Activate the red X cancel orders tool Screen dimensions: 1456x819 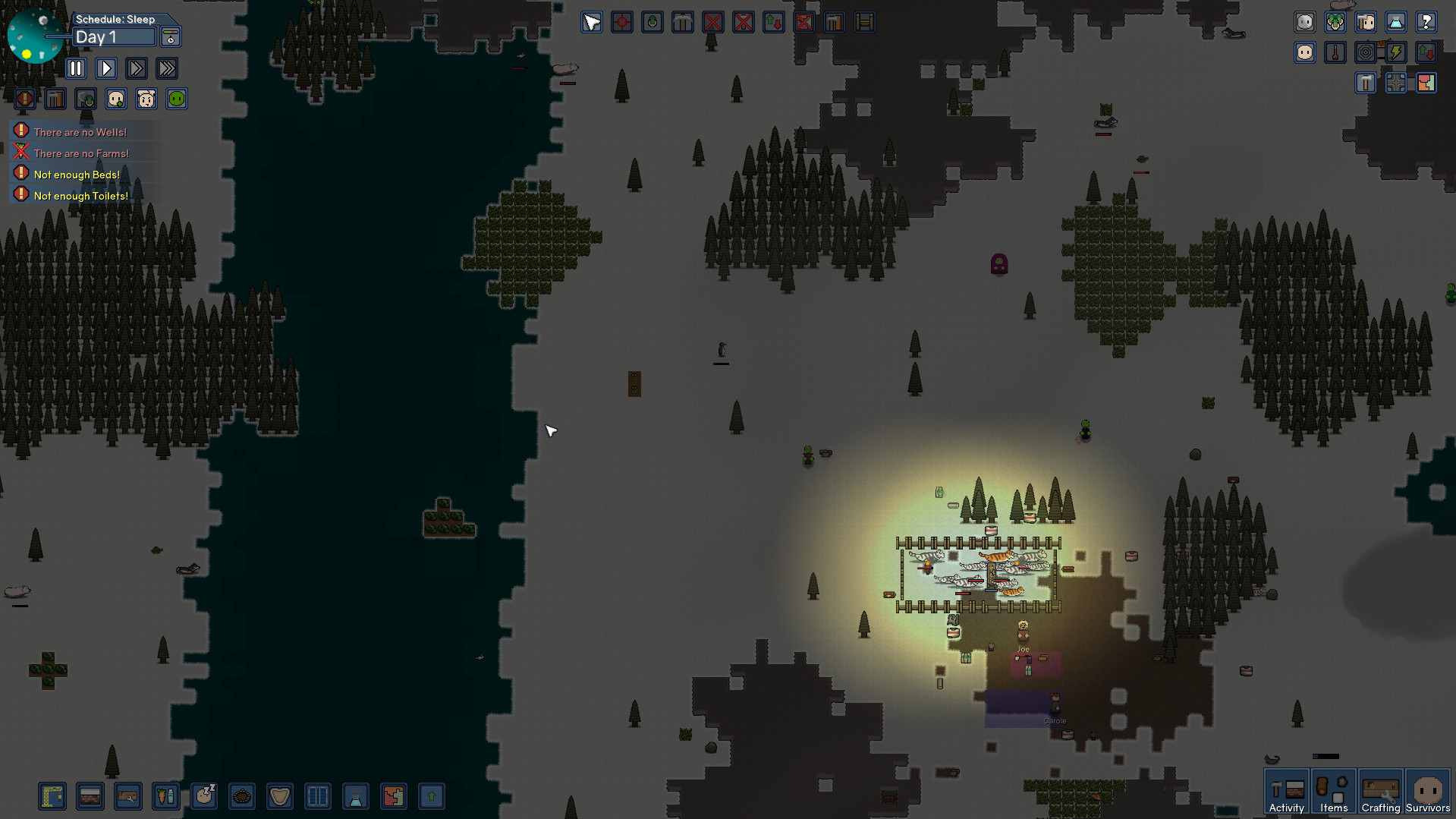point(712,22)
